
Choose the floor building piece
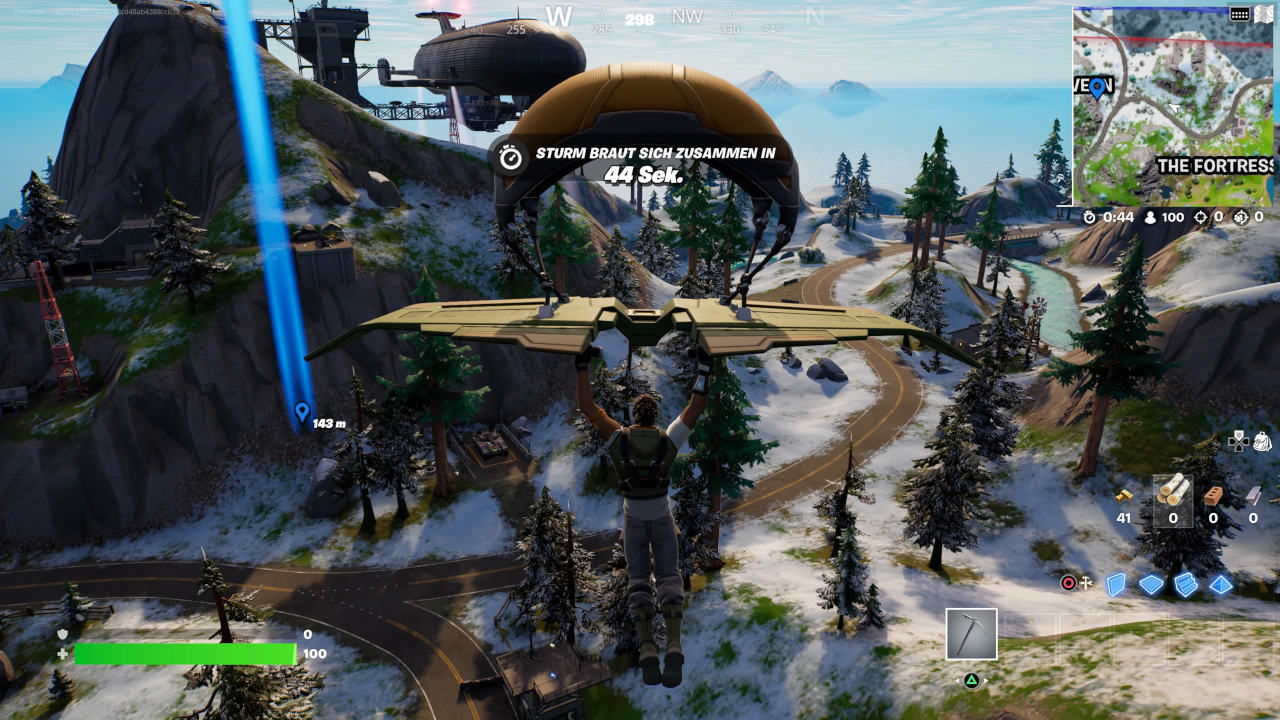(1151, 584)
